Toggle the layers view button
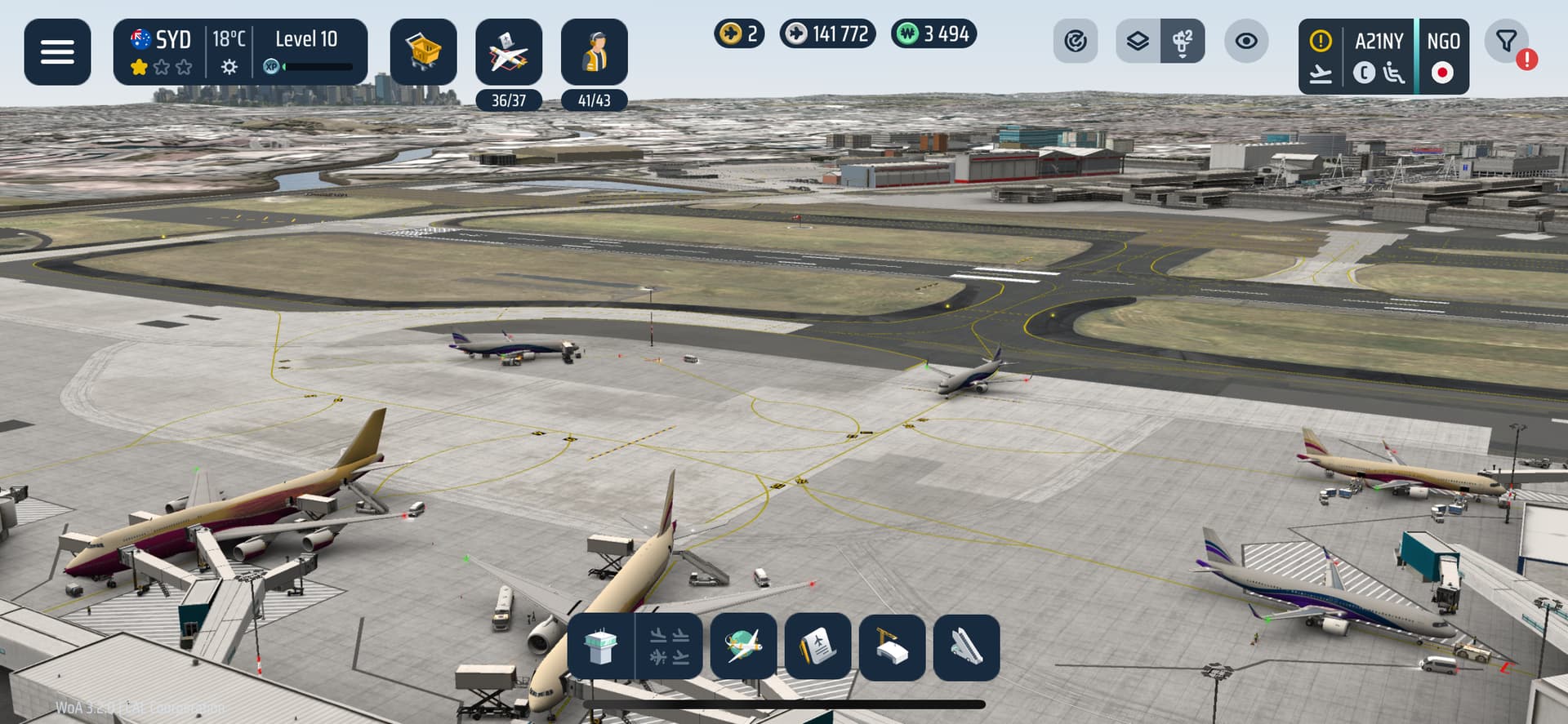 click(x=1138, y=41)
